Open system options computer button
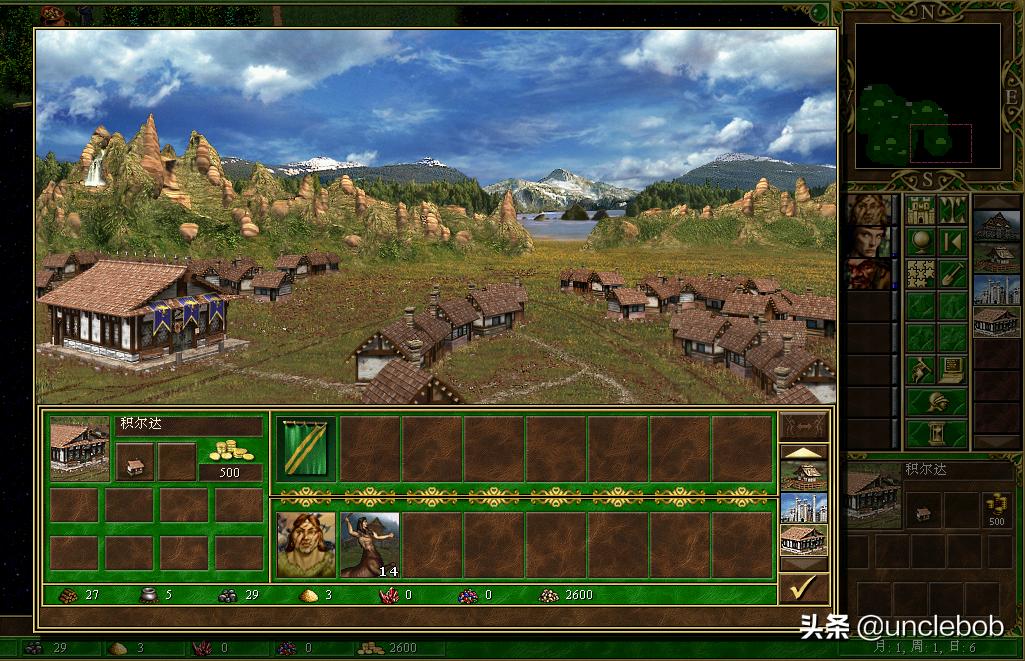 pyautogui.click(x=953, y=370)
